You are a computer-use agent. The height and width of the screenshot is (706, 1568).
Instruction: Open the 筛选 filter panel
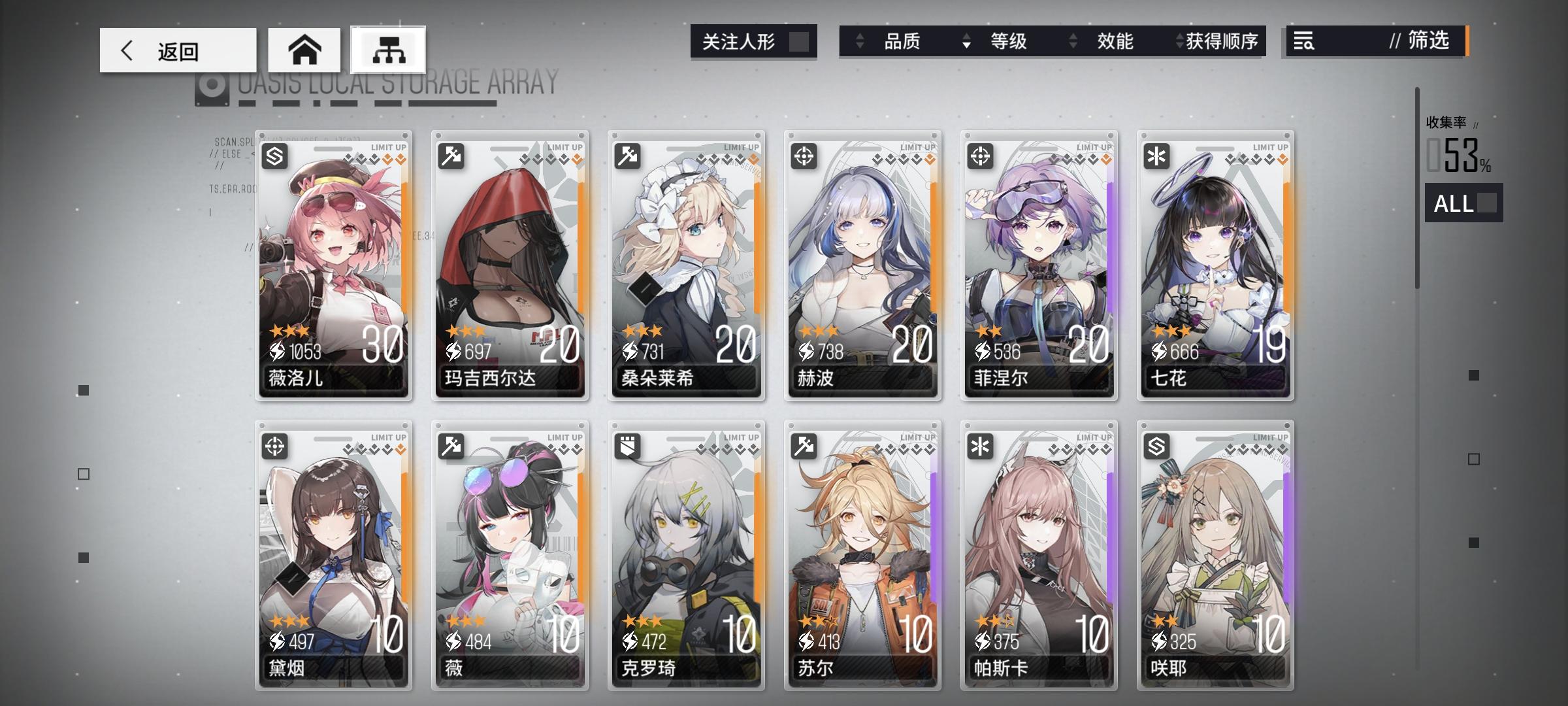click(1424, 41)
